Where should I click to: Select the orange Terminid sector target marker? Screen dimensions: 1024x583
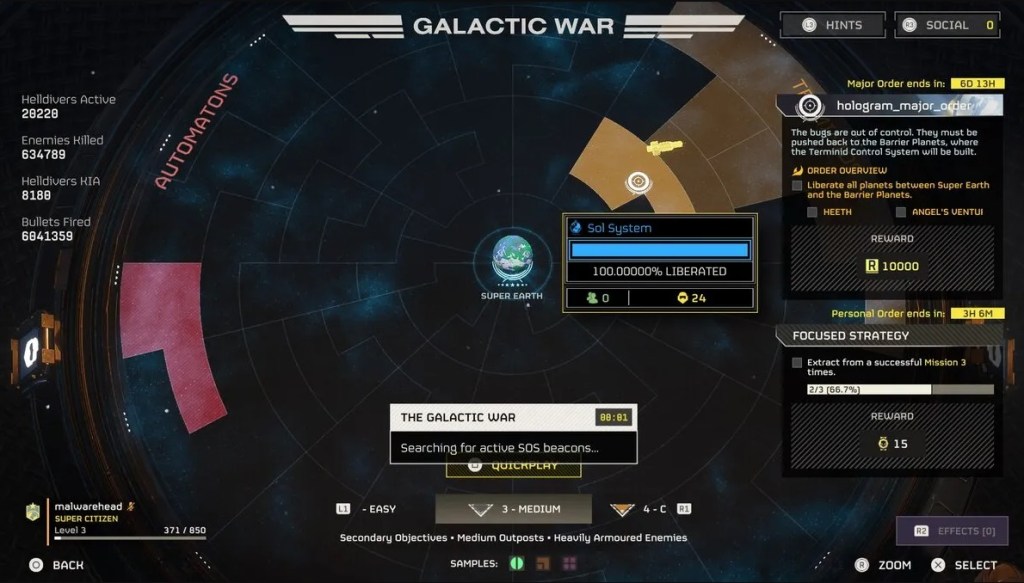point(637,182)
